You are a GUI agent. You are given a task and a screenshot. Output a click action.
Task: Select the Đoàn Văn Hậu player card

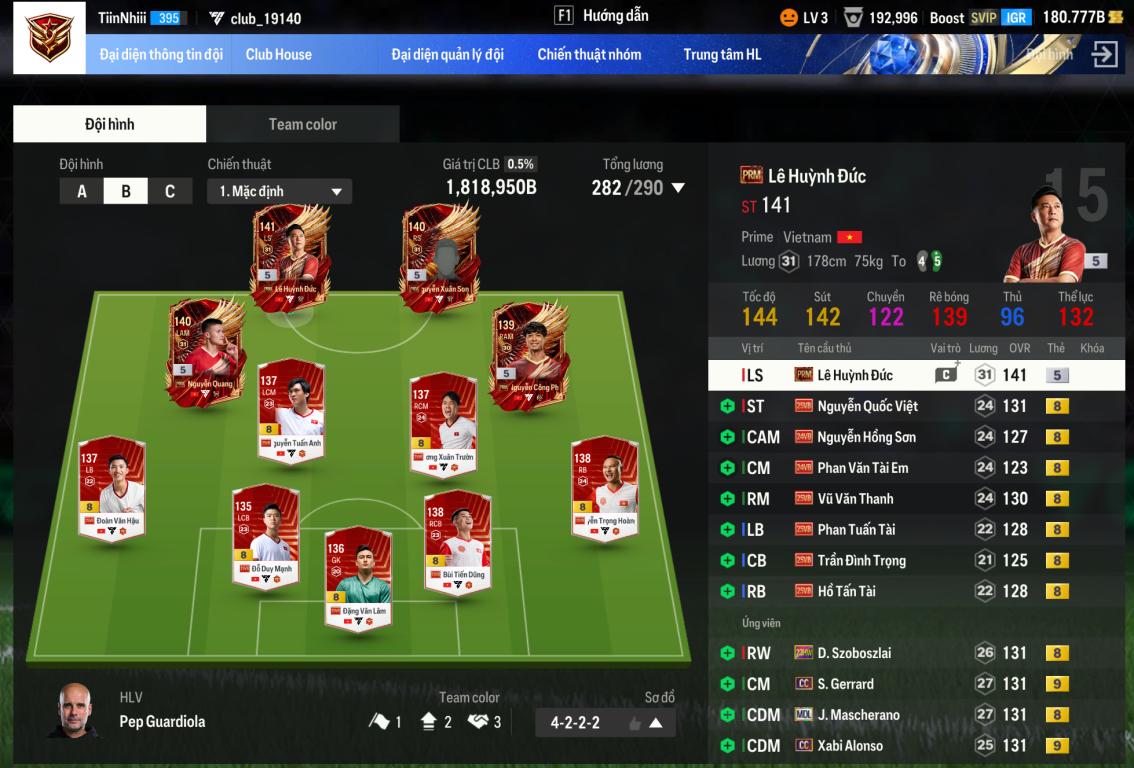pyautogui.click(x=111, y=488)
